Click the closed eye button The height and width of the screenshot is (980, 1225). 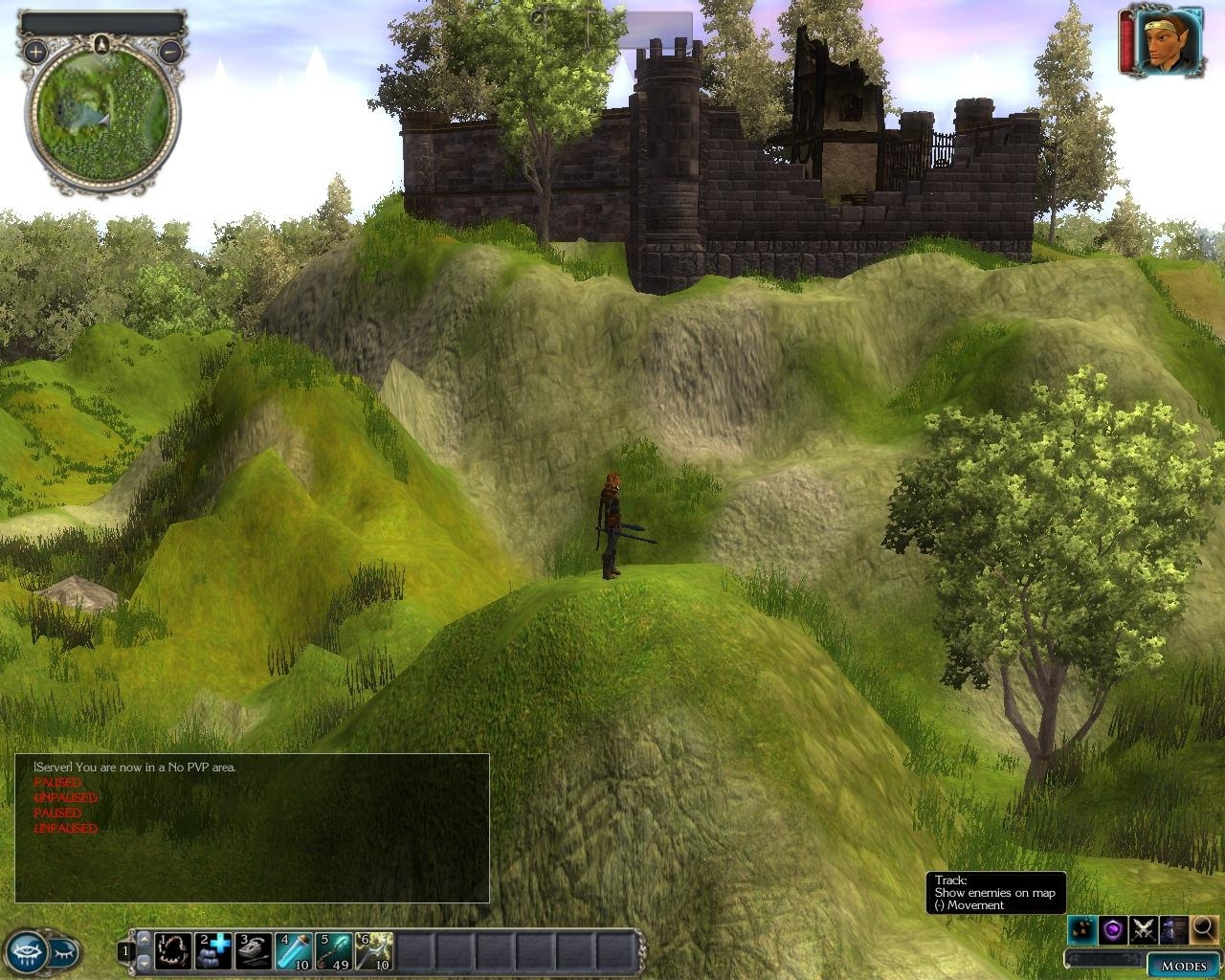[63, 951]
